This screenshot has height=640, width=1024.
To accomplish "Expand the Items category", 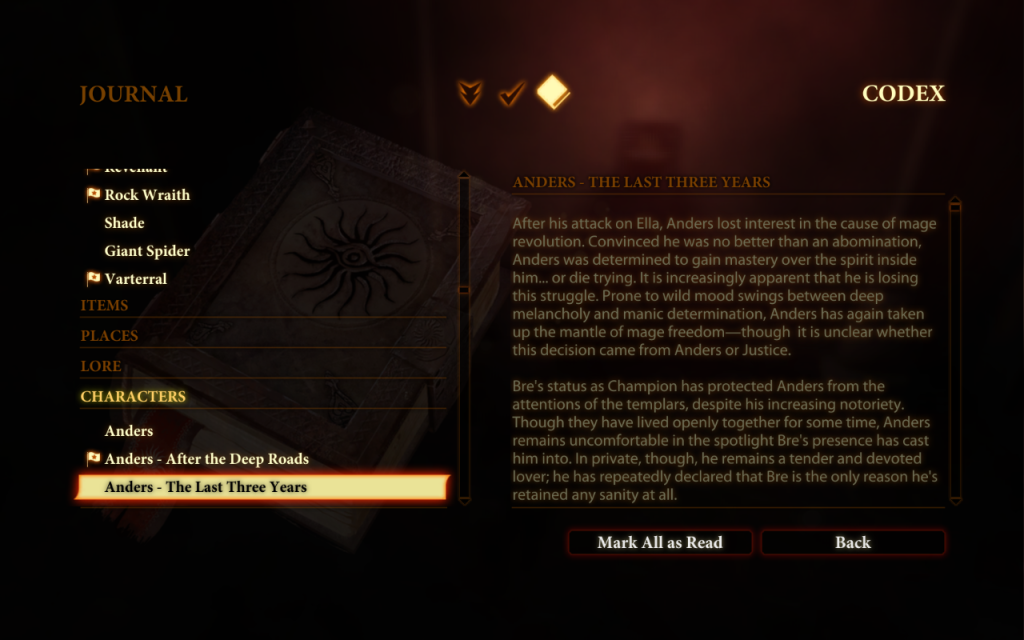I will 104,306.
